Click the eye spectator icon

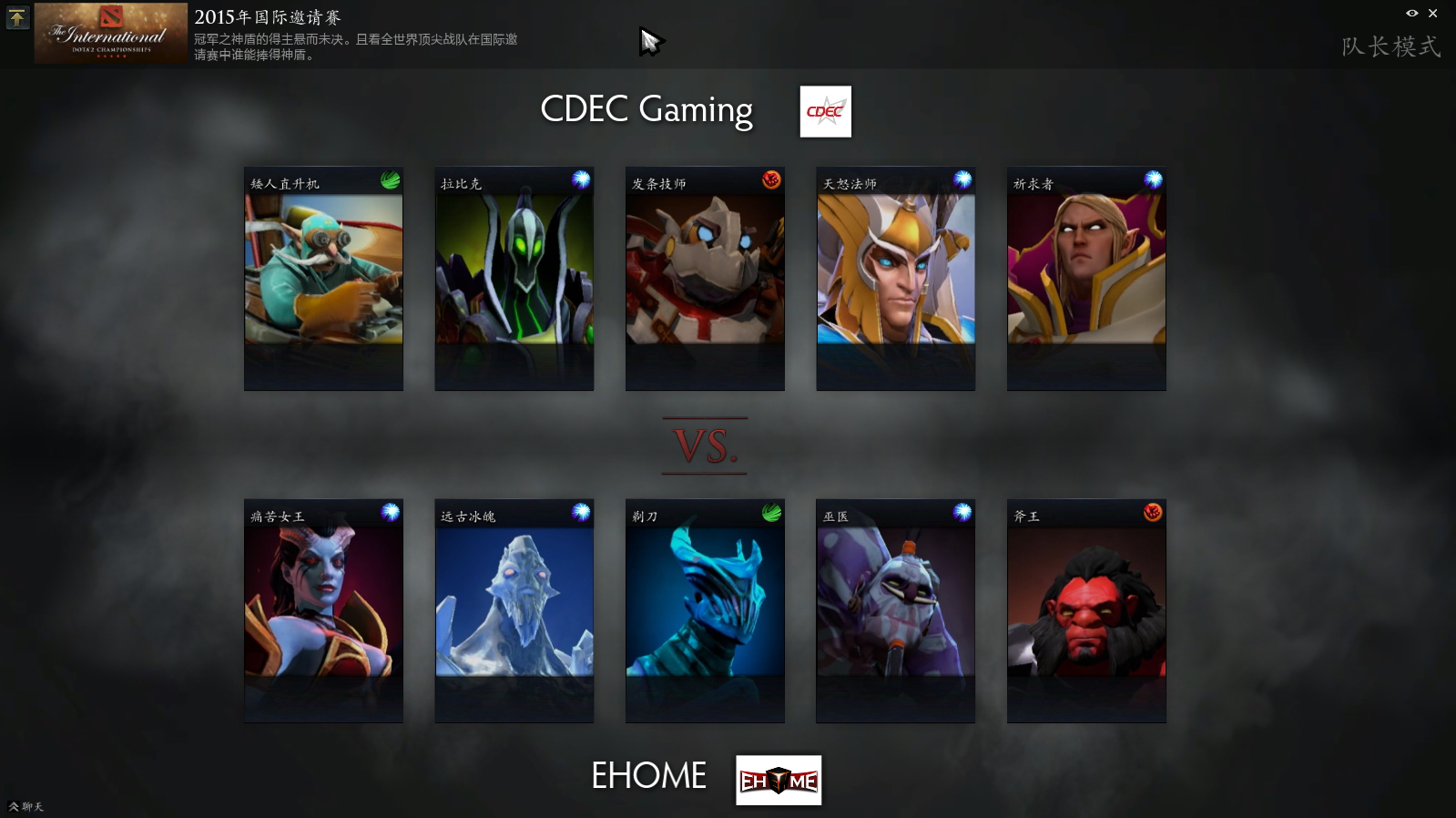(x=1411, y=13)
